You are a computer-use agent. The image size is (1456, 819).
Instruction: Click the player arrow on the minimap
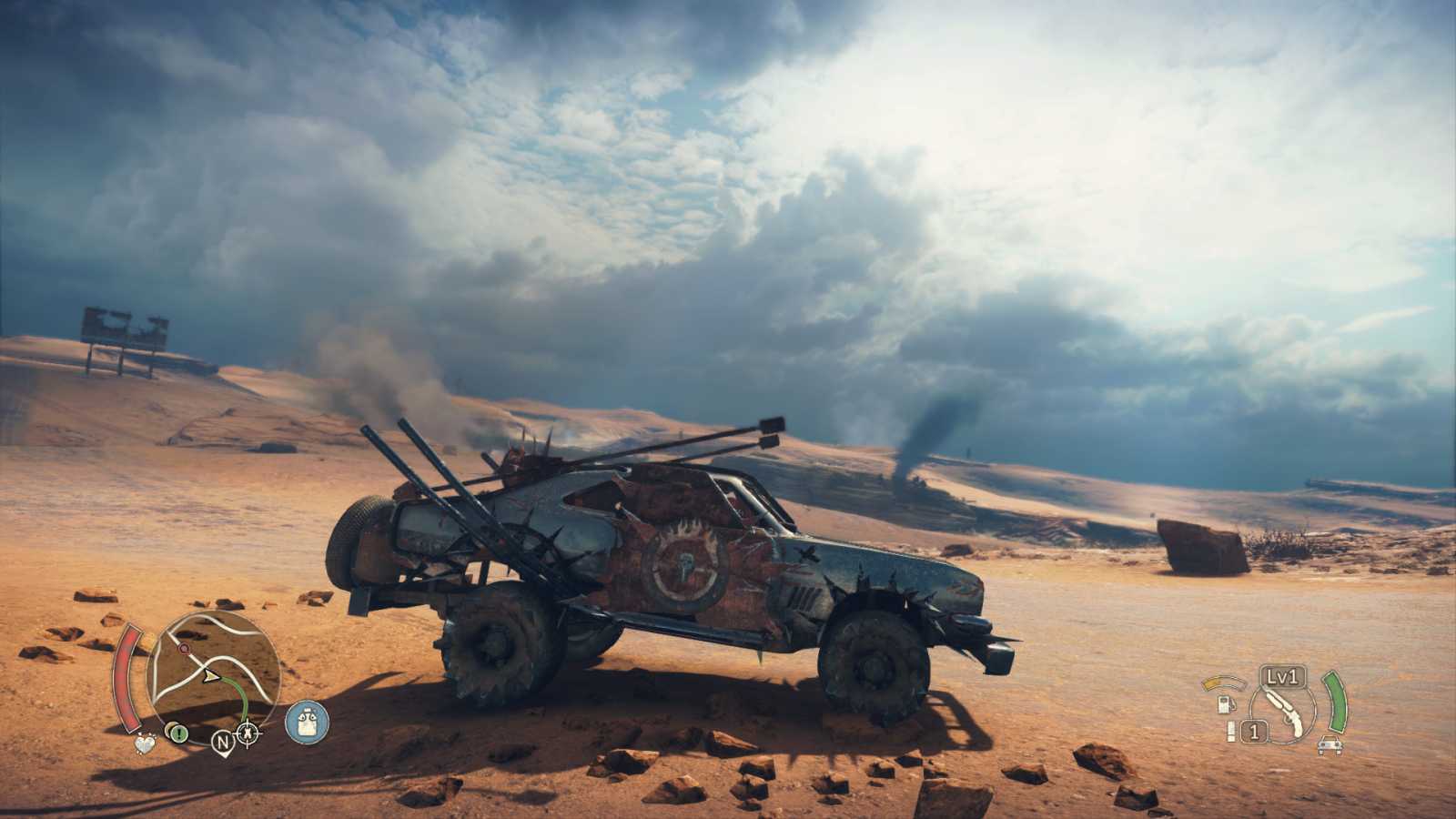pyautogui.click(x=211, y=676)
